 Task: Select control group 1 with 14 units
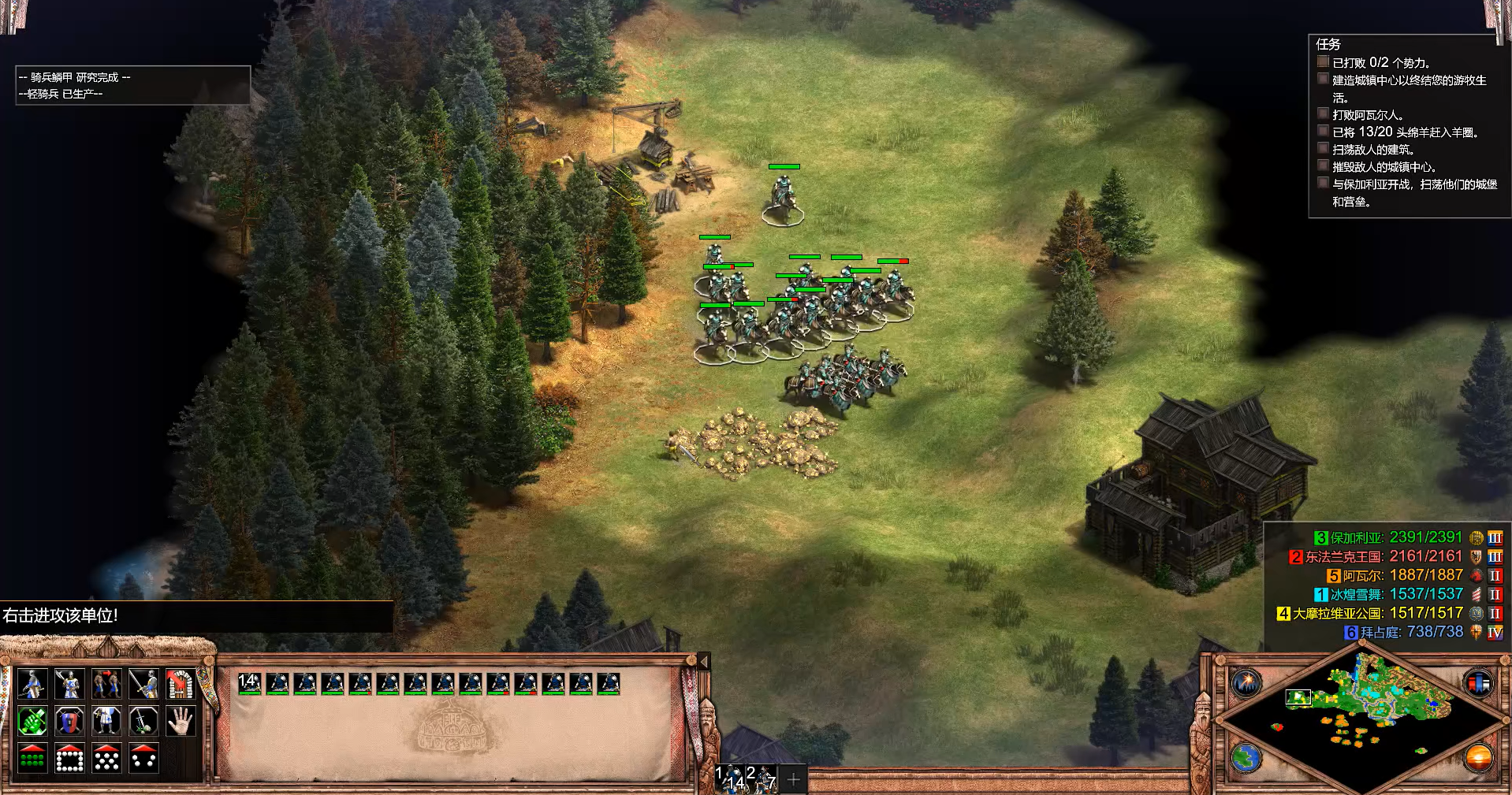(x=731, y=778)
